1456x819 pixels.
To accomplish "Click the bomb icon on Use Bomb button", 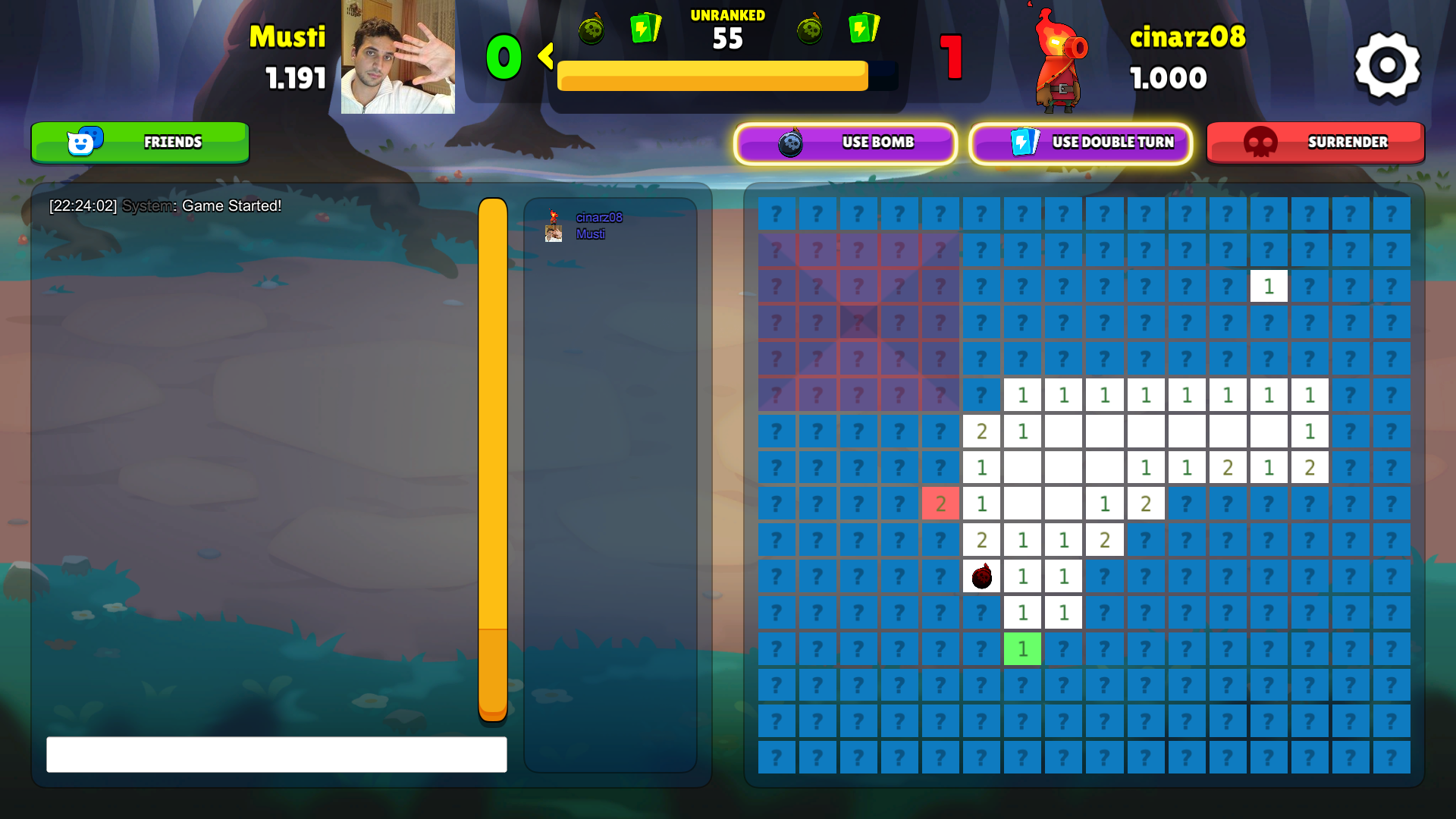I will point(791,143).
